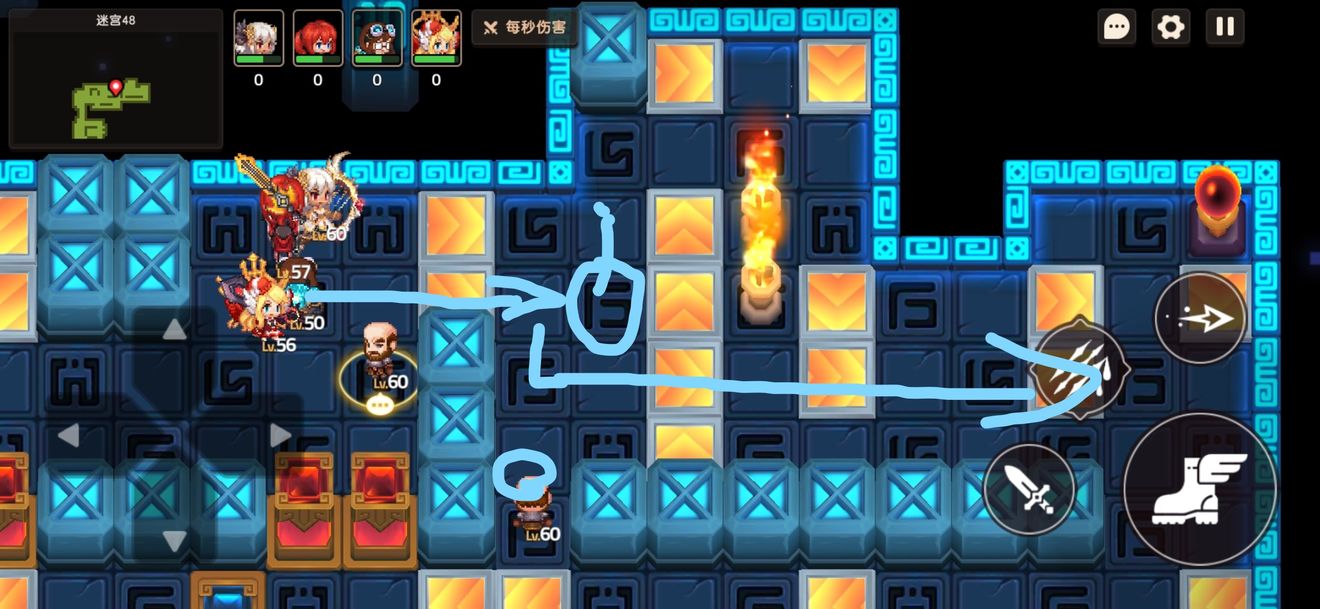Tap the d-pad left arrow

point(68,435)
